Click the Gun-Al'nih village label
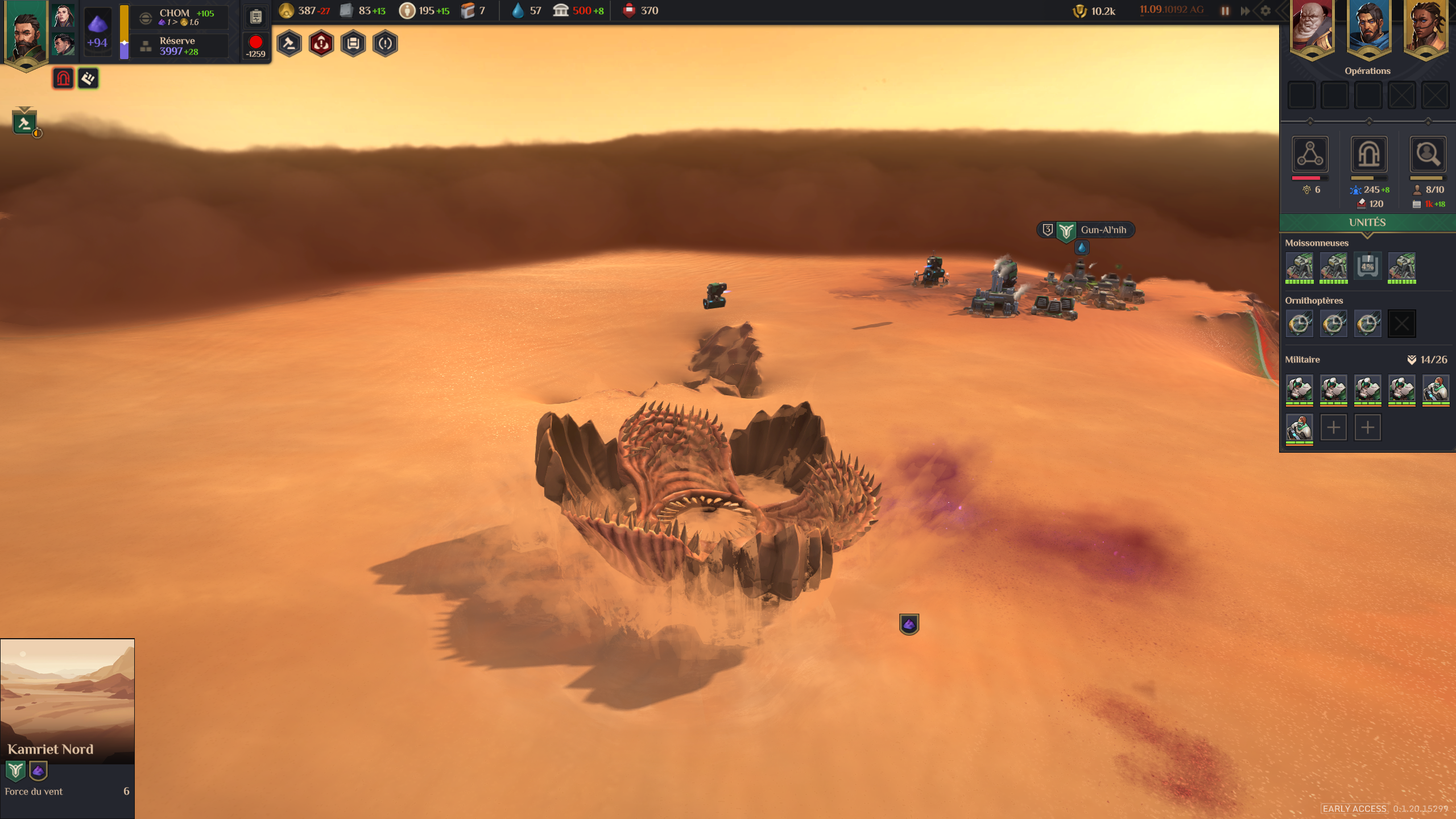Viewport: 1456px width, 819px height. click(x=1102, y=230)
